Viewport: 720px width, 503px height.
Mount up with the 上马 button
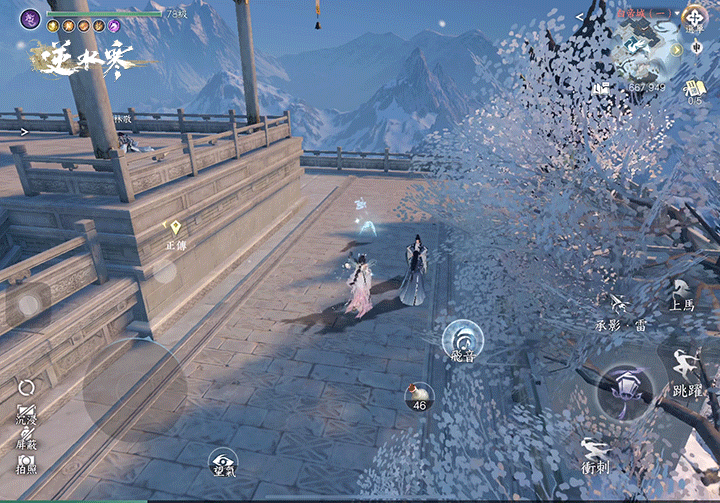(x=683, y=295)
